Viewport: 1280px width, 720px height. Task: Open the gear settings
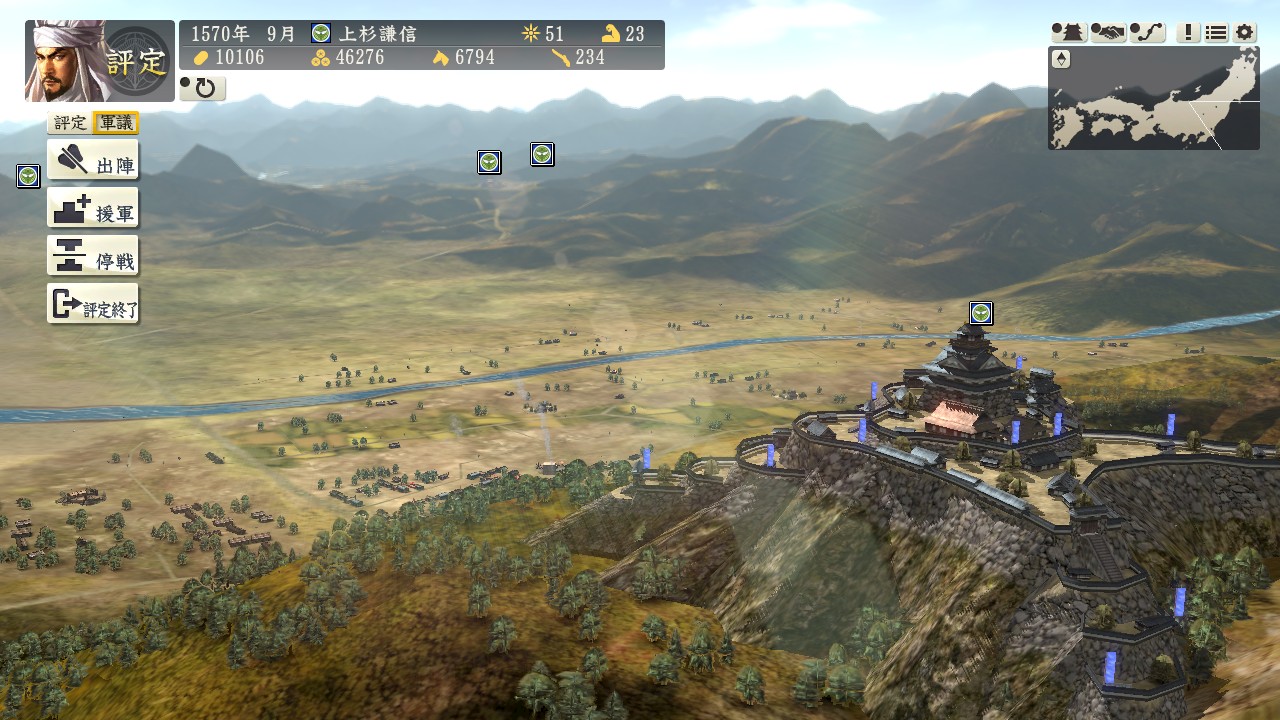[1244, 32]
